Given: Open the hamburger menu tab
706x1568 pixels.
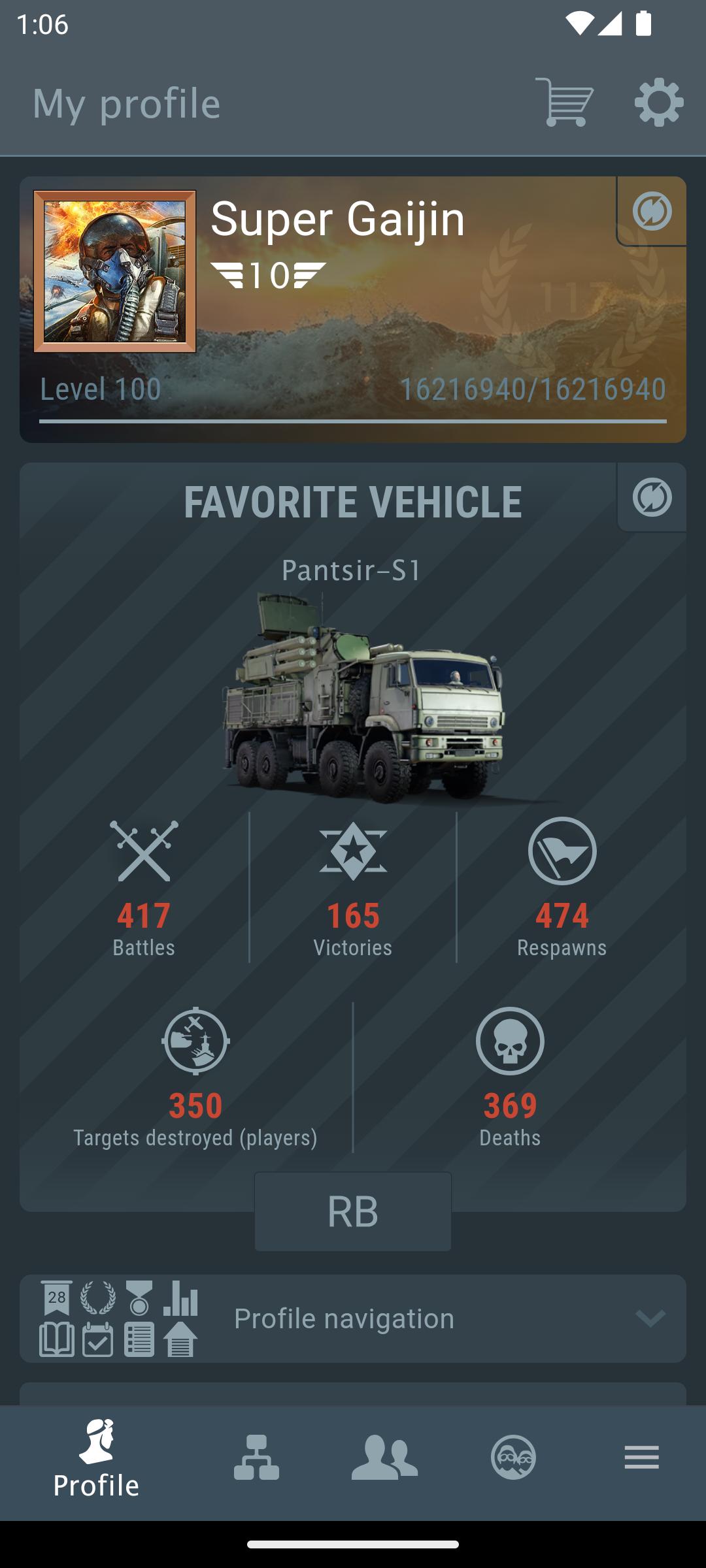Looking at the screenshot, I should [641, 1458].
